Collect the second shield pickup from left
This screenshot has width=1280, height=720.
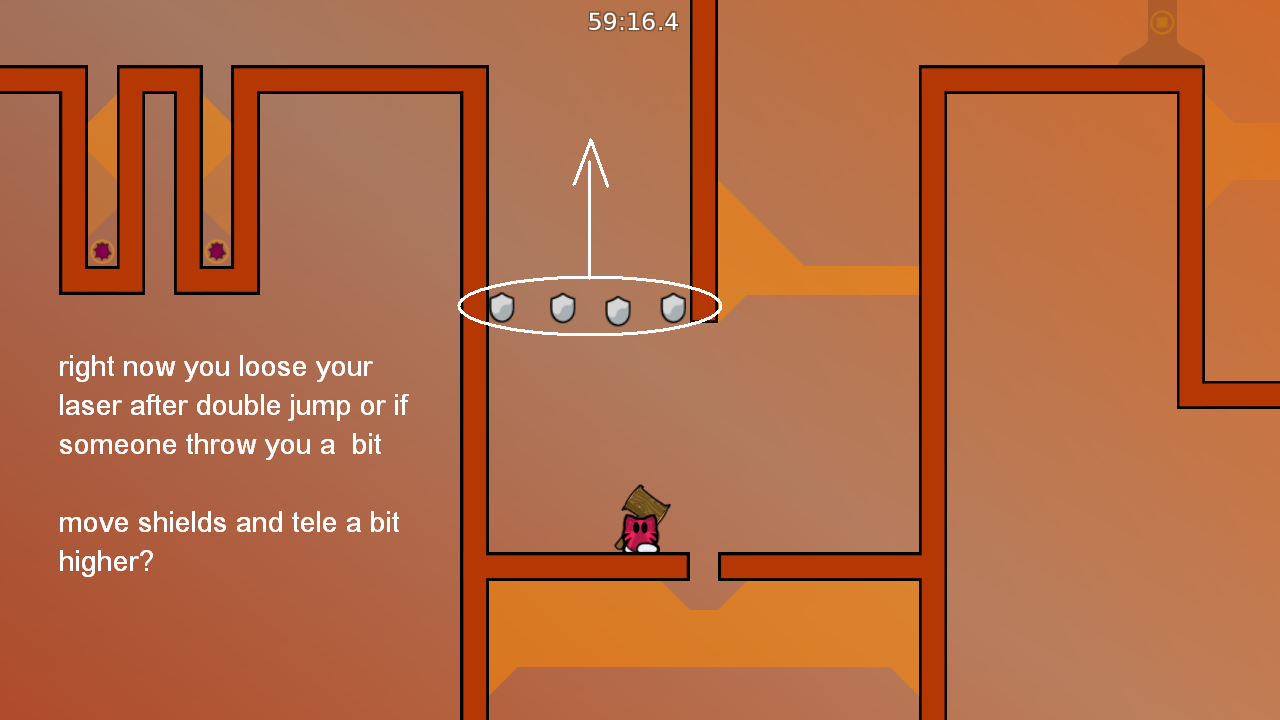click(x=561, y=308)
